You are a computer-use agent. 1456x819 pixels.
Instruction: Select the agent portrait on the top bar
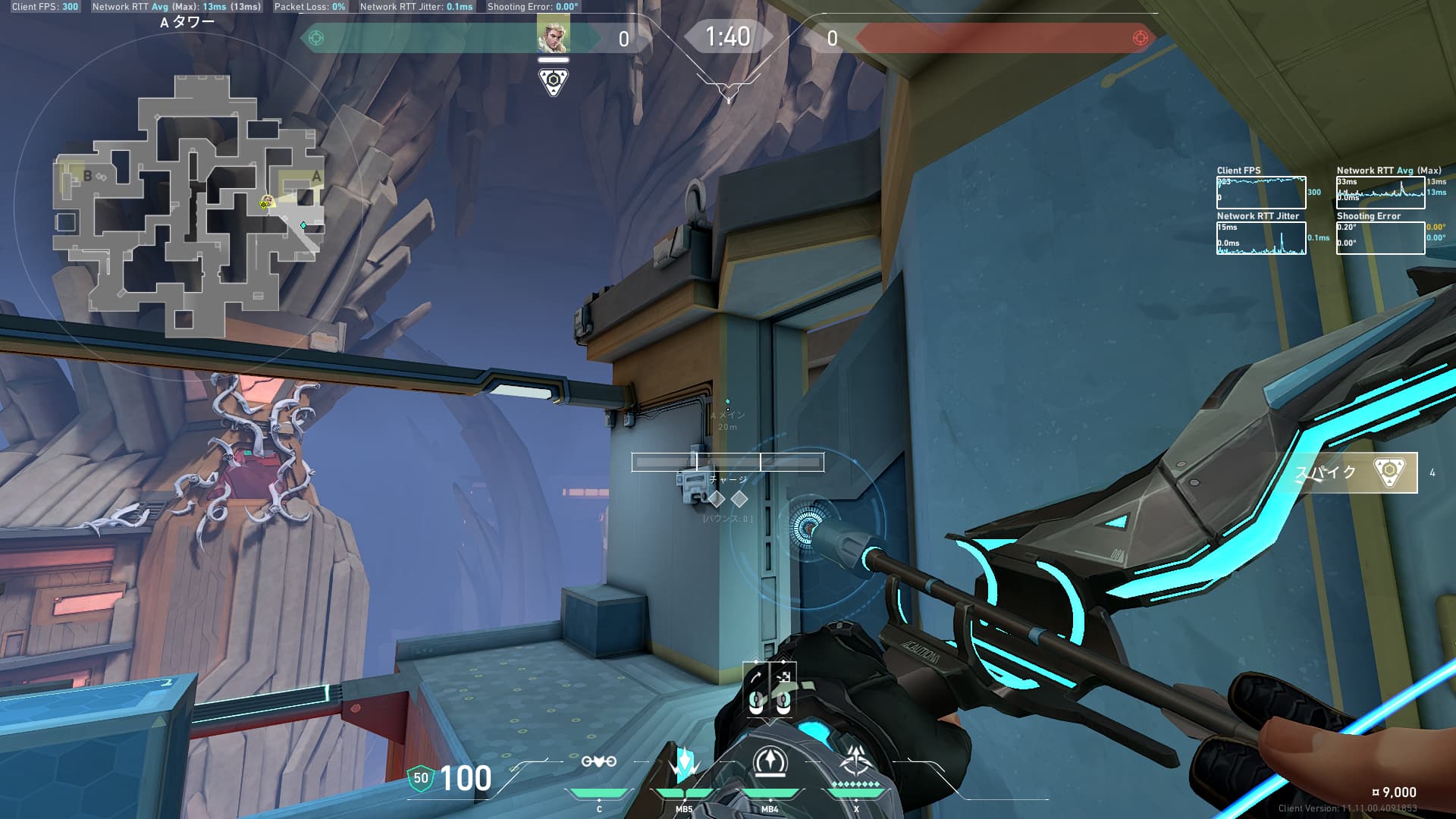pyautogui.click(x=553, y=36)
